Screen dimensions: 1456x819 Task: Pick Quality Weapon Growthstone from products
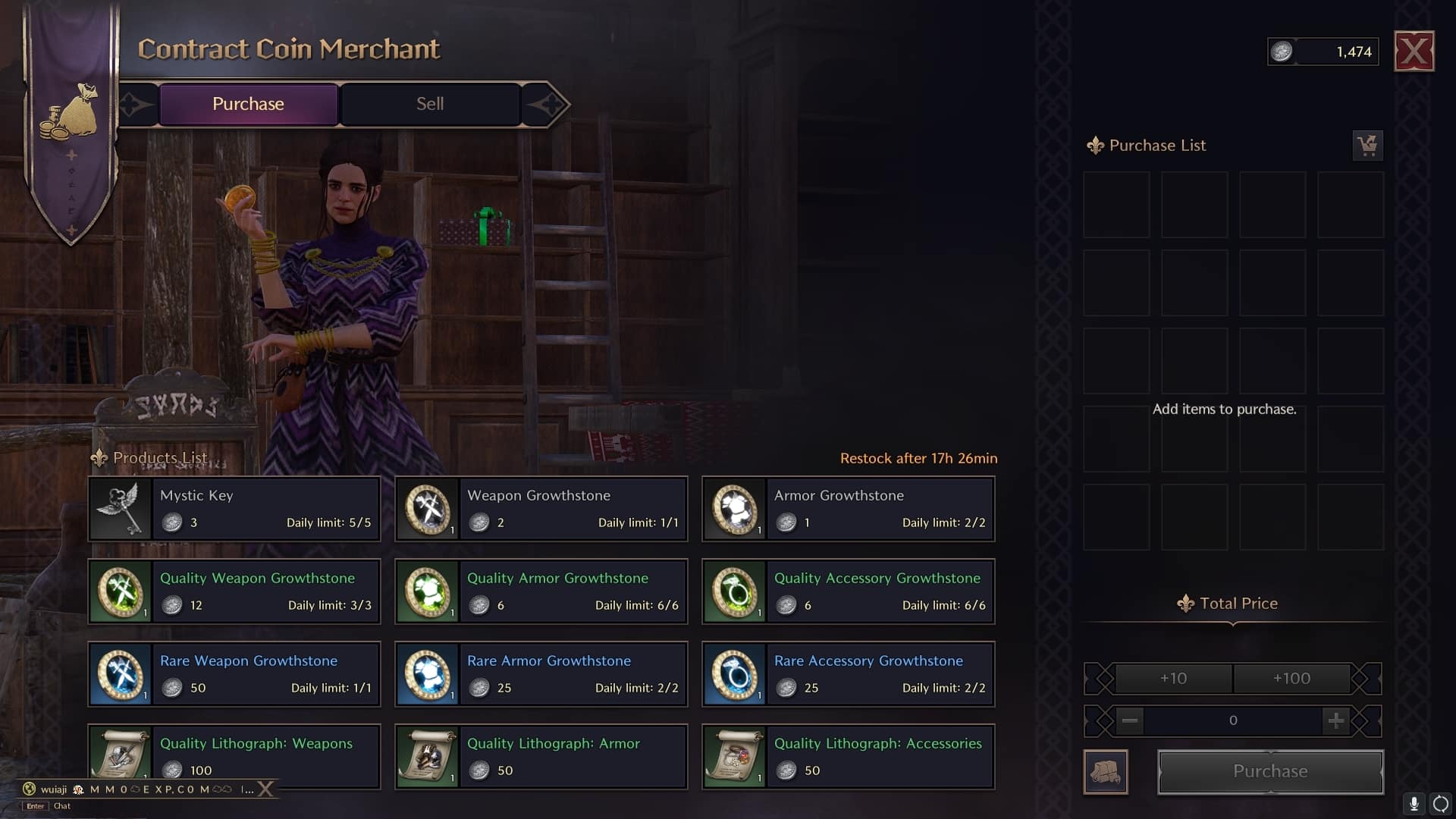pos(234,591)
